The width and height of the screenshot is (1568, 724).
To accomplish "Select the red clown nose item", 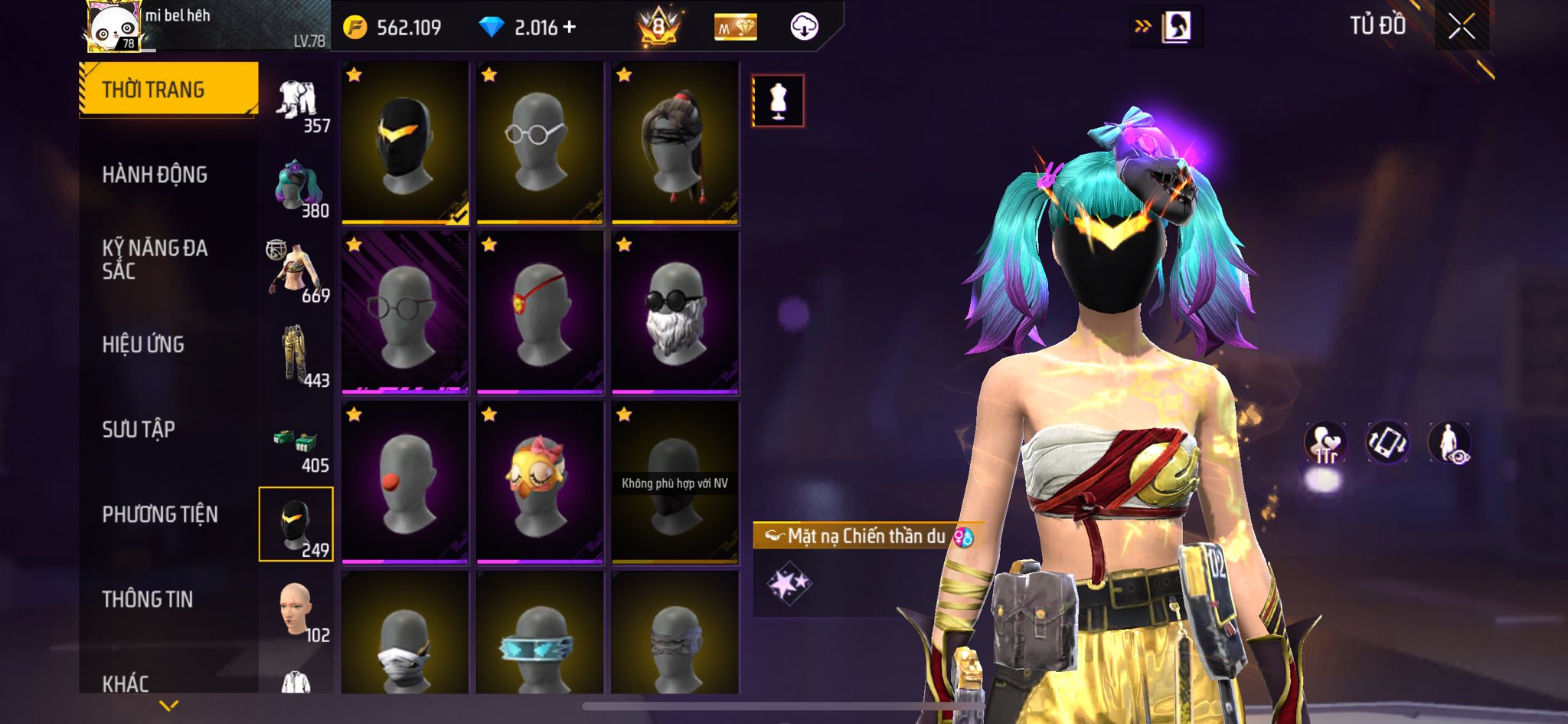I will [405, 483].
